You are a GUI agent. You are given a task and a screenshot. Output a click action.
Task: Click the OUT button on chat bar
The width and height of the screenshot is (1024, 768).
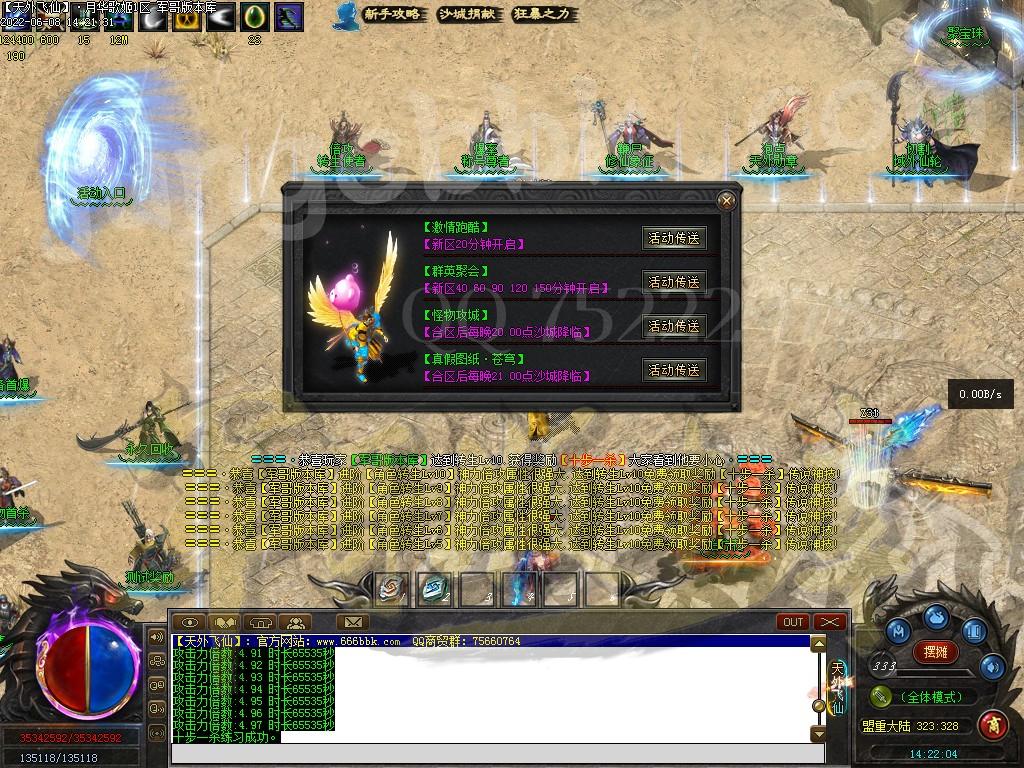pyautogui.click(x=794, y=622)
